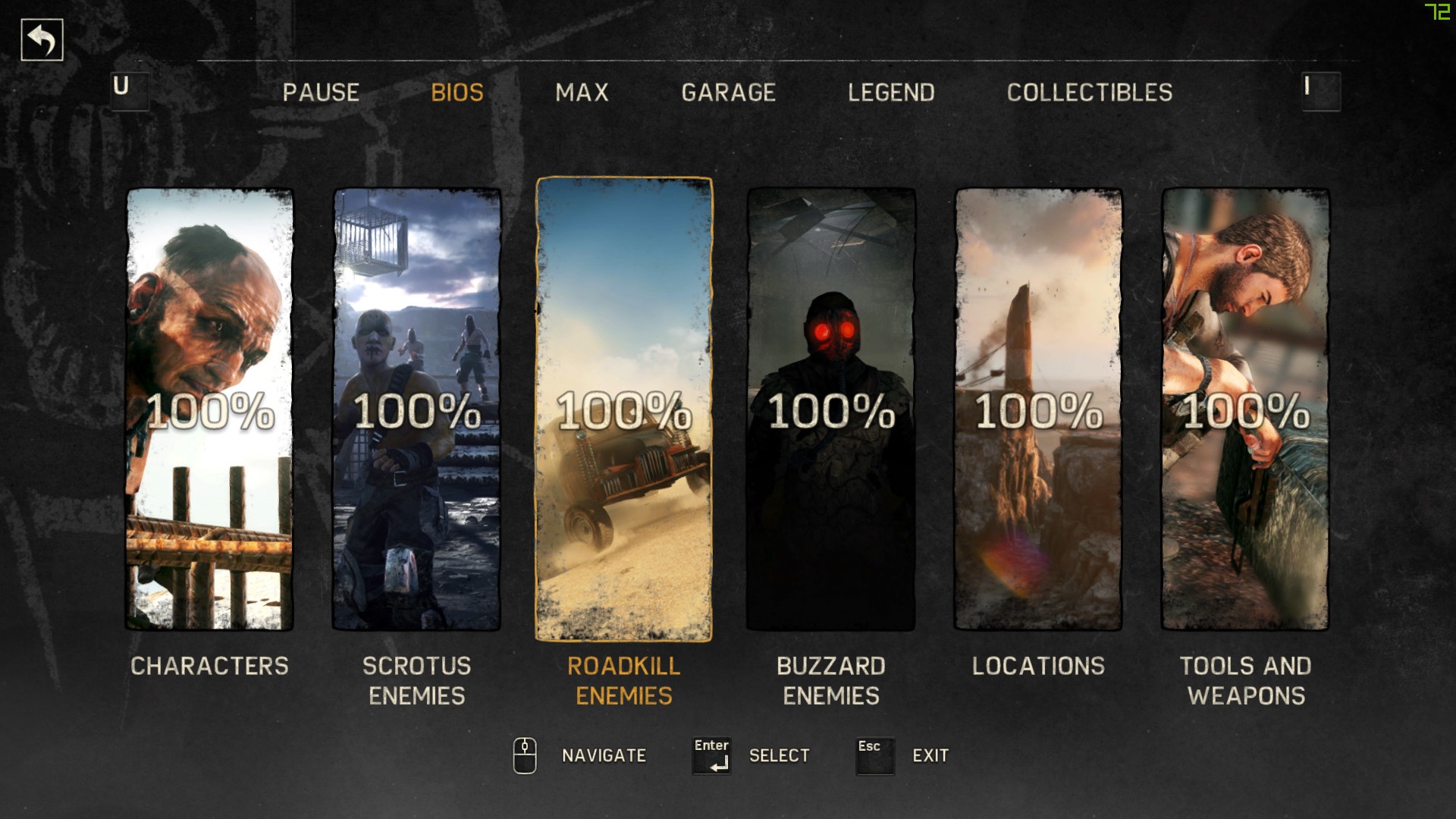Select the Bios tab
Screen dimensions: 1456x819
click(457, 93)
